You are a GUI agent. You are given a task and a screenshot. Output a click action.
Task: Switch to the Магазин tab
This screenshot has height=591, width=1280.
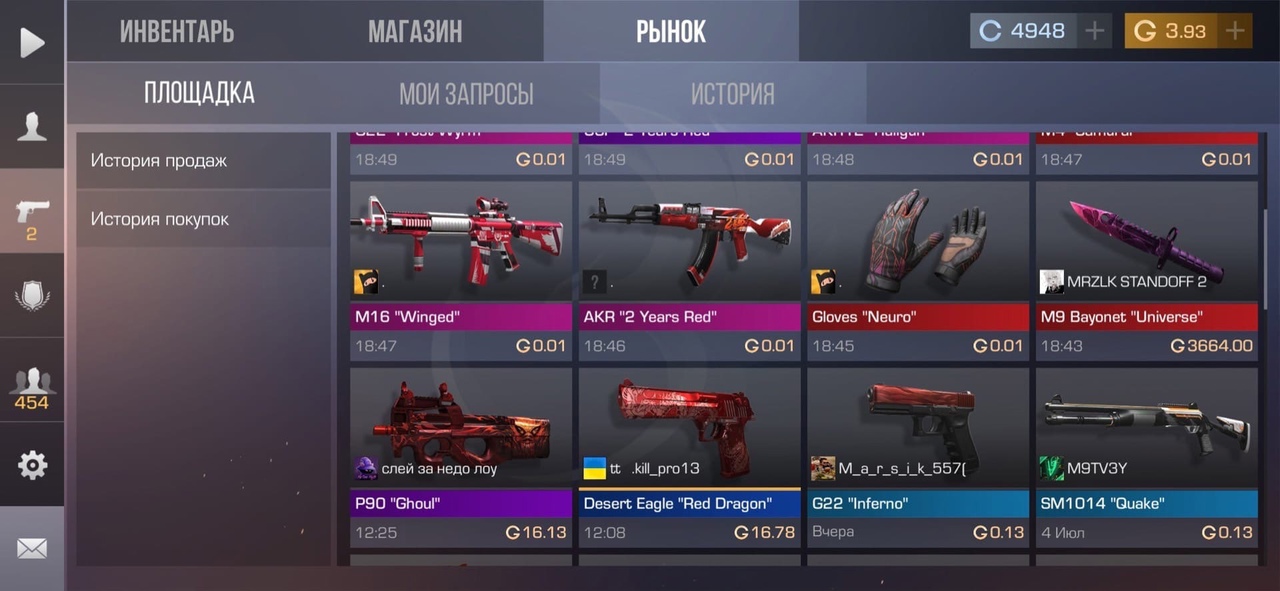tap(415, 31)
